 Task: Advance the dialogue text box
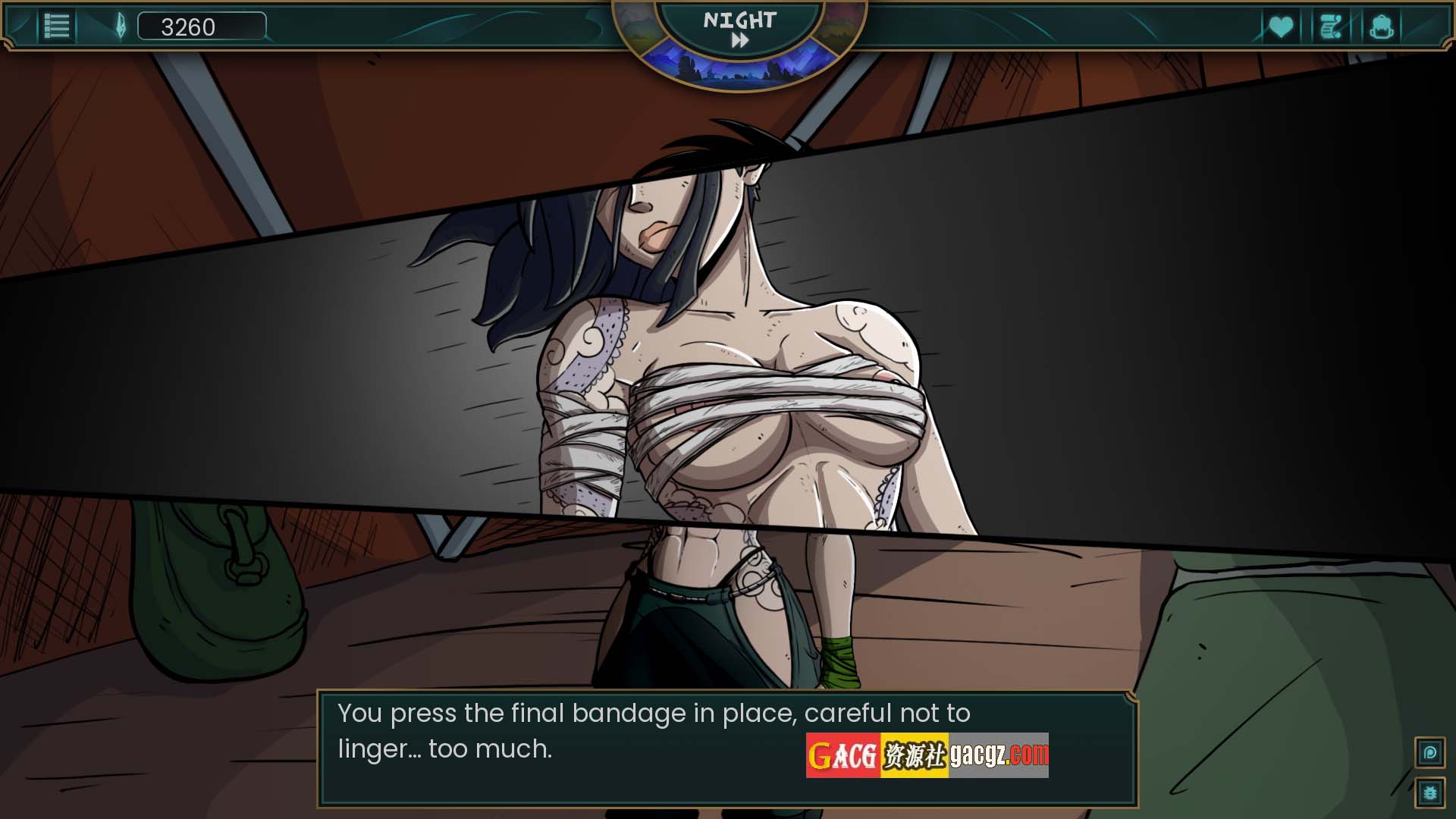(x=726, y=748)
